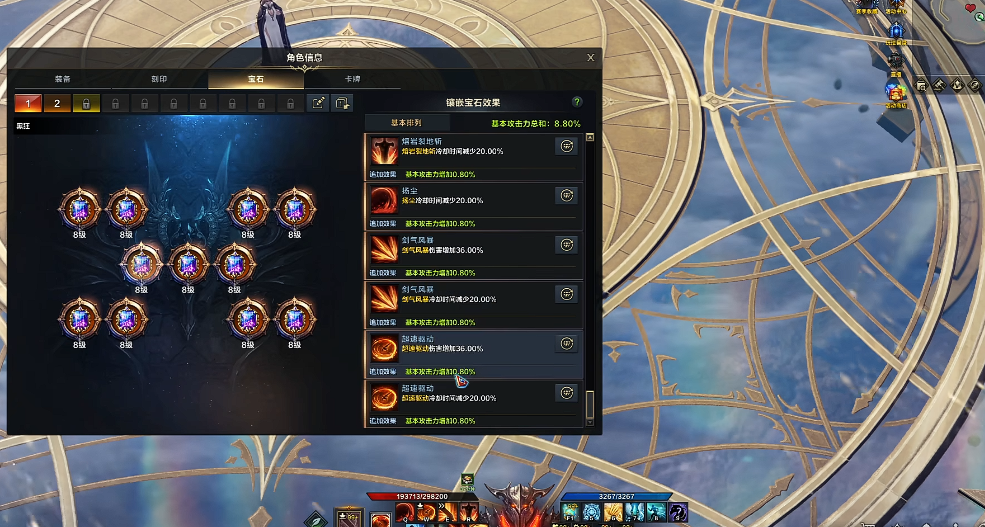Click the button on the 扬尘 gem row
The width and height of the screenshot is (985, 527).
tap(566, 195)
